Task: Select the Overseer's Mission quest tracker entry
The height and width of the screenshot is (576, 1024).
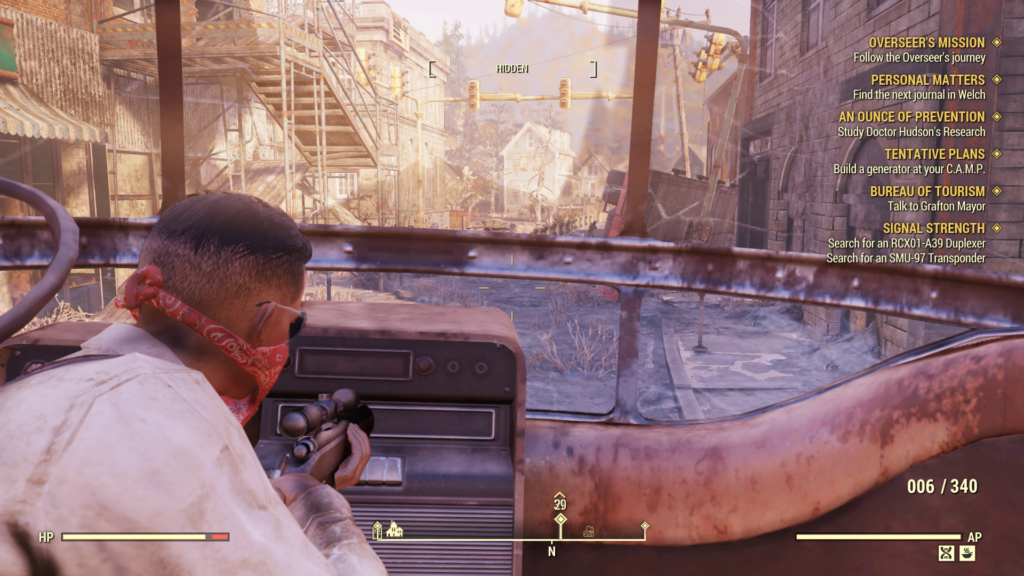Action: (x=927, y=43)
